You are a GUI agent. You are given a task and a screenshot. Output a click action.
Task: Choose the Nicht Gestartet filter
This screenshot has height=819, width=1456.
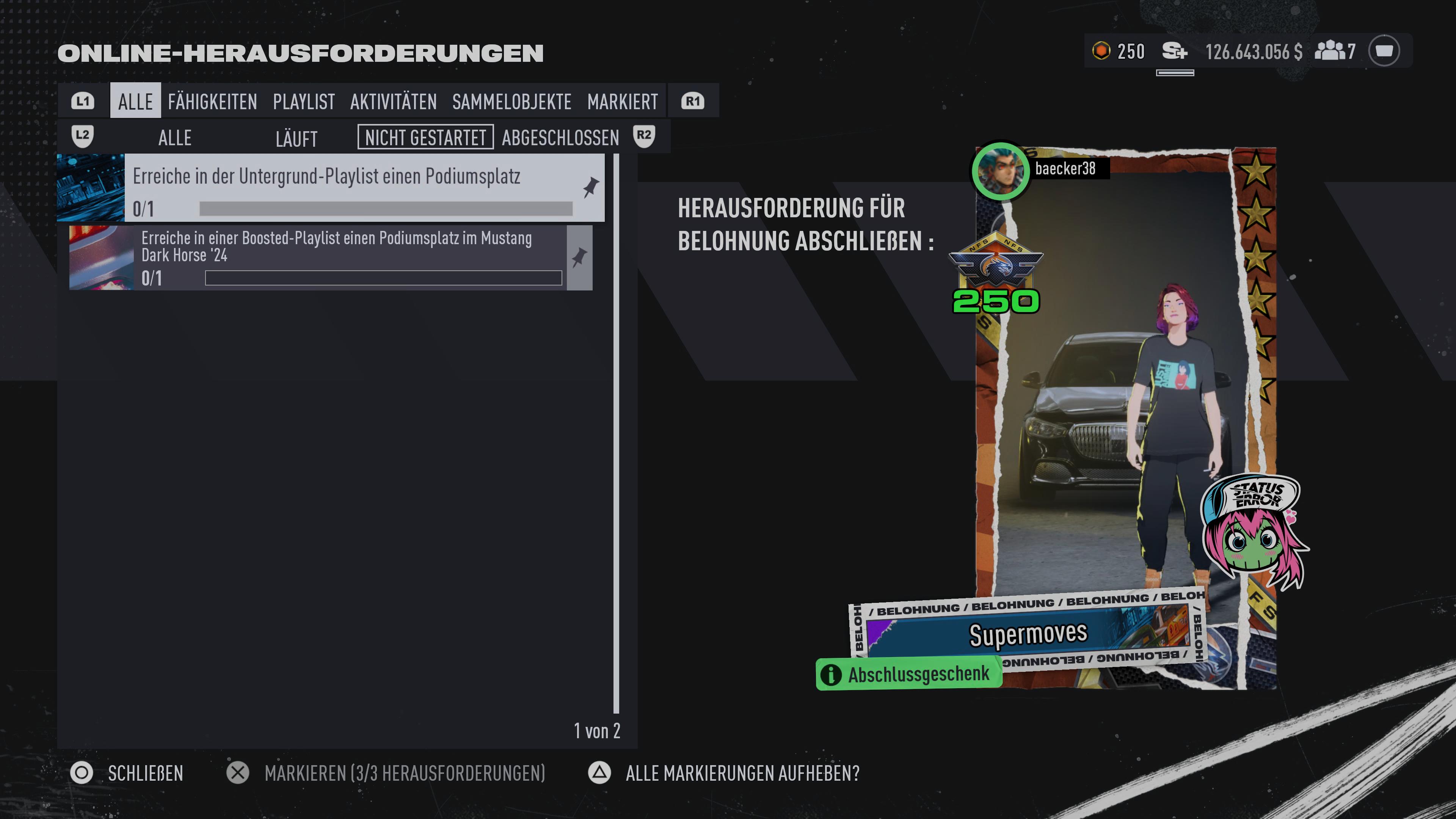tap(425, 137)
